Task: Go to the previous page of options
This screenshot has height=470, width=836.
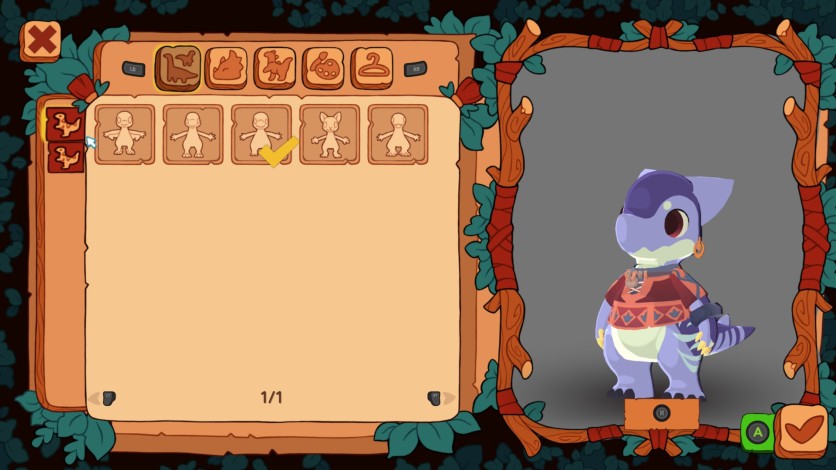Action: coord(108,398)
